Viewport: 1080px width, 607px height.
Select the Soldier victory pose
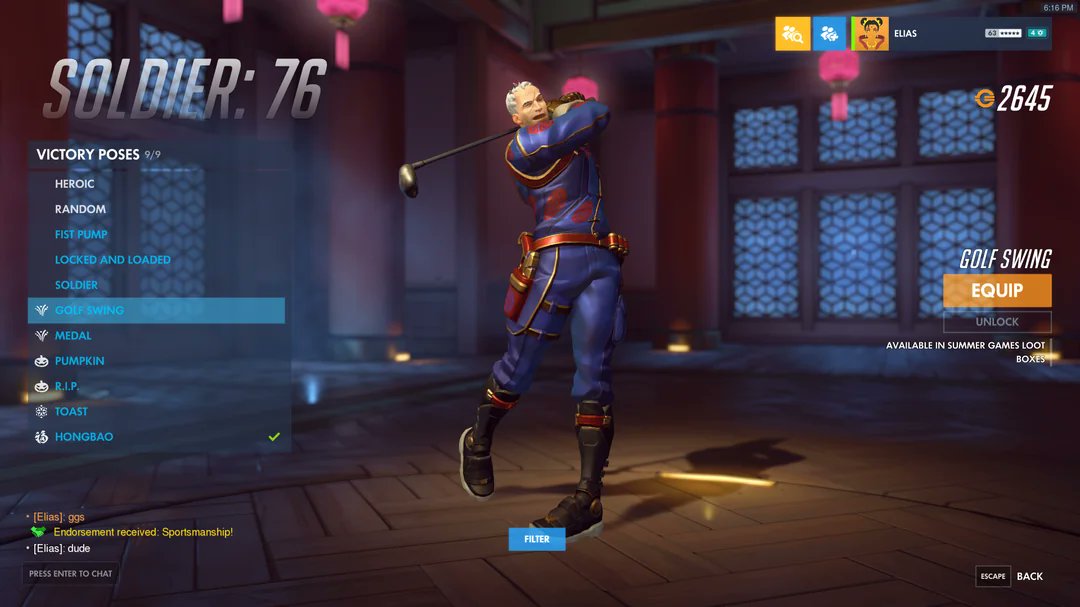(76, 285)
